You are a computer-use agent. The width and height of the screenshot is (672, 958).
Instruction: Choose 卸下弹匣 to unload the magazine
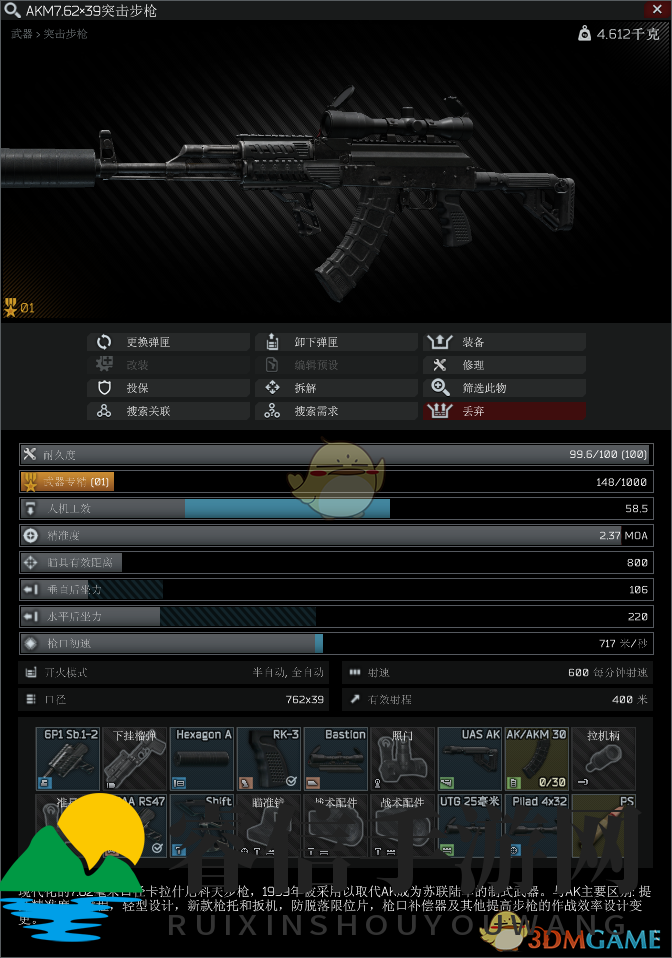[x=336, y=342]
